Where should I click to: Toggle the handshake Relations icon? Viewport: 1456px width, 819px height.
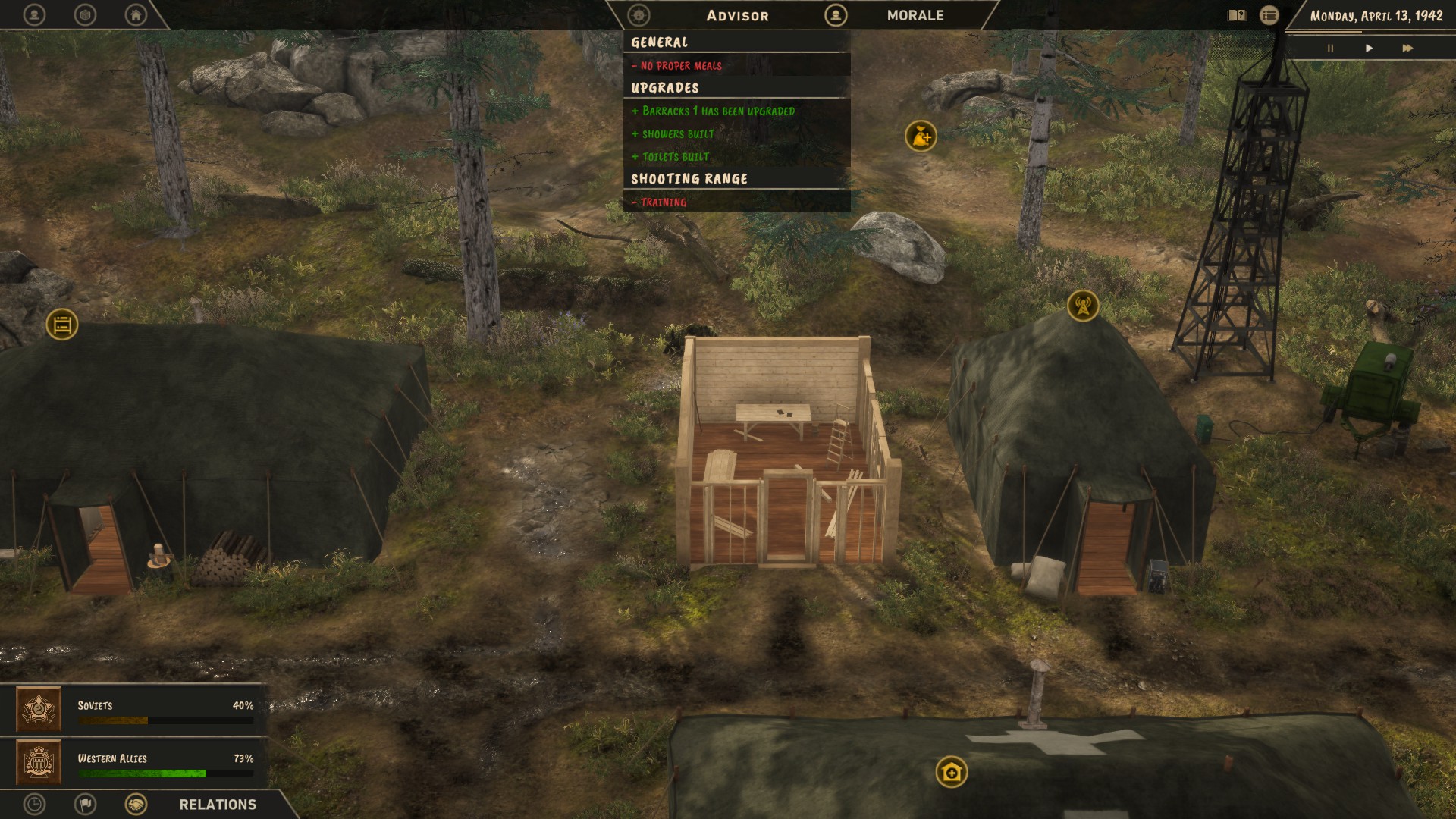[136, 804]
